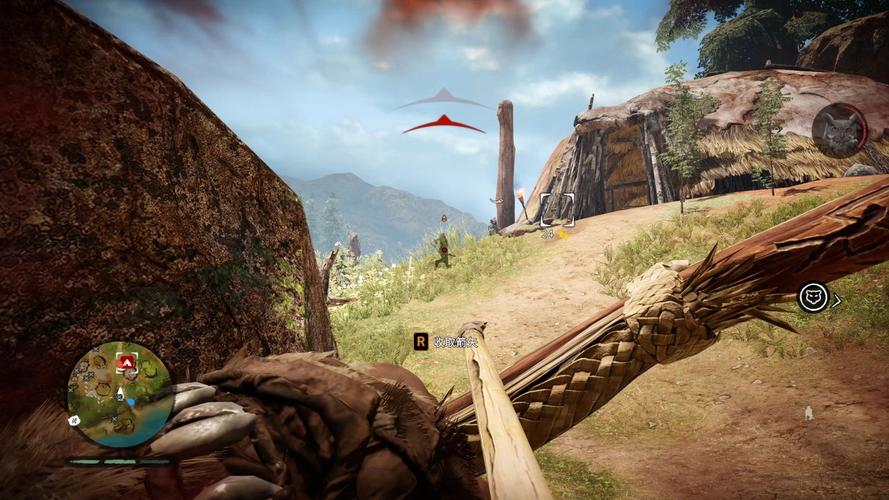
Task: Select the white-bracketed objective marker
Action: click(558, 209)
